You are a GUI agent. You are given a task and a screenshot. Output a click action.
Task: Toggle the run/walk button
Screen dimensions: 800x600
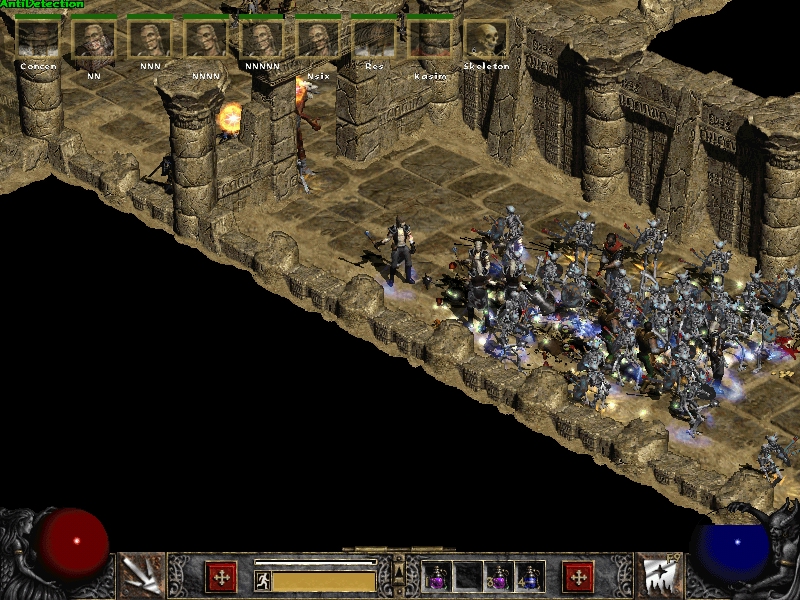tap(263, 580)
